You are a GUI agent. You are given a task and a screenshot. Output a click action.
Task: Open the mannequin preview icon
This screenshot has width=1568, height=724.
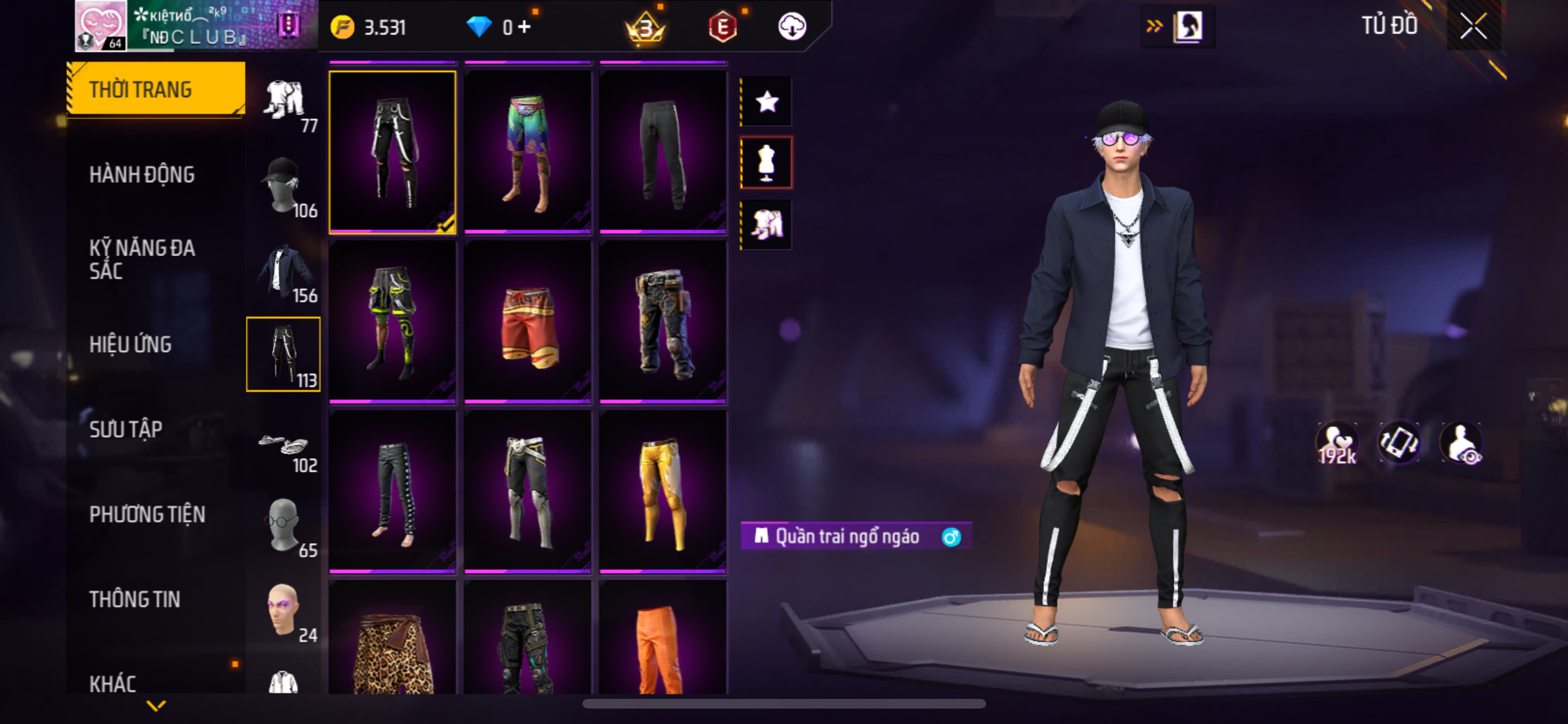coord(766,163)
